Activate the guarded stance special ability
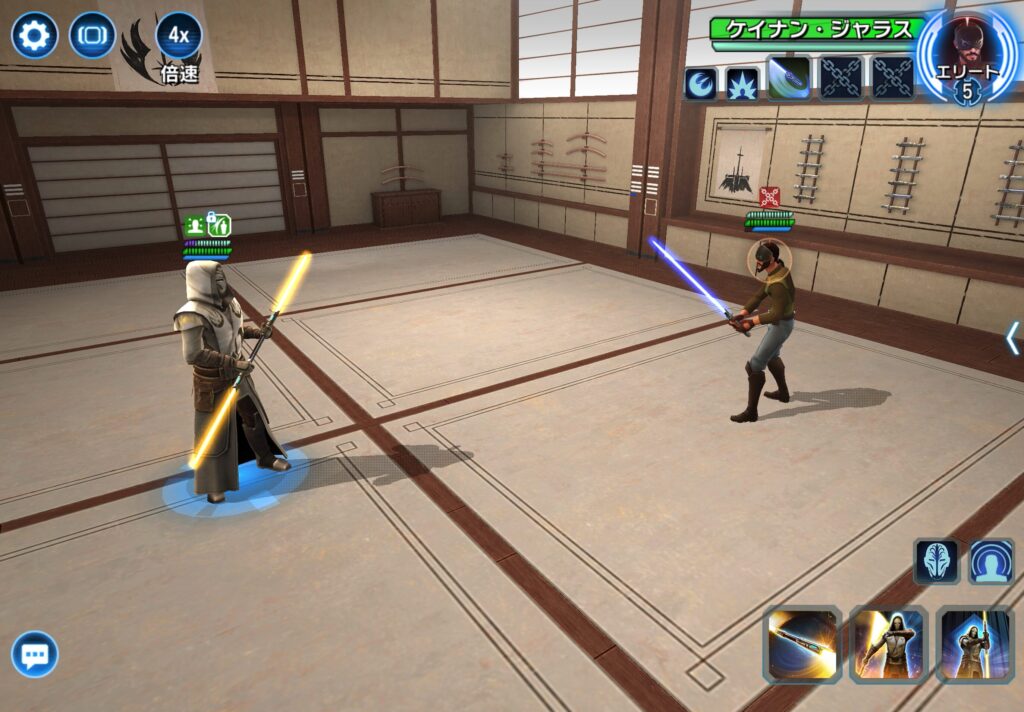This screenshot has height=712, width=1024. click(x=974, y=644)
